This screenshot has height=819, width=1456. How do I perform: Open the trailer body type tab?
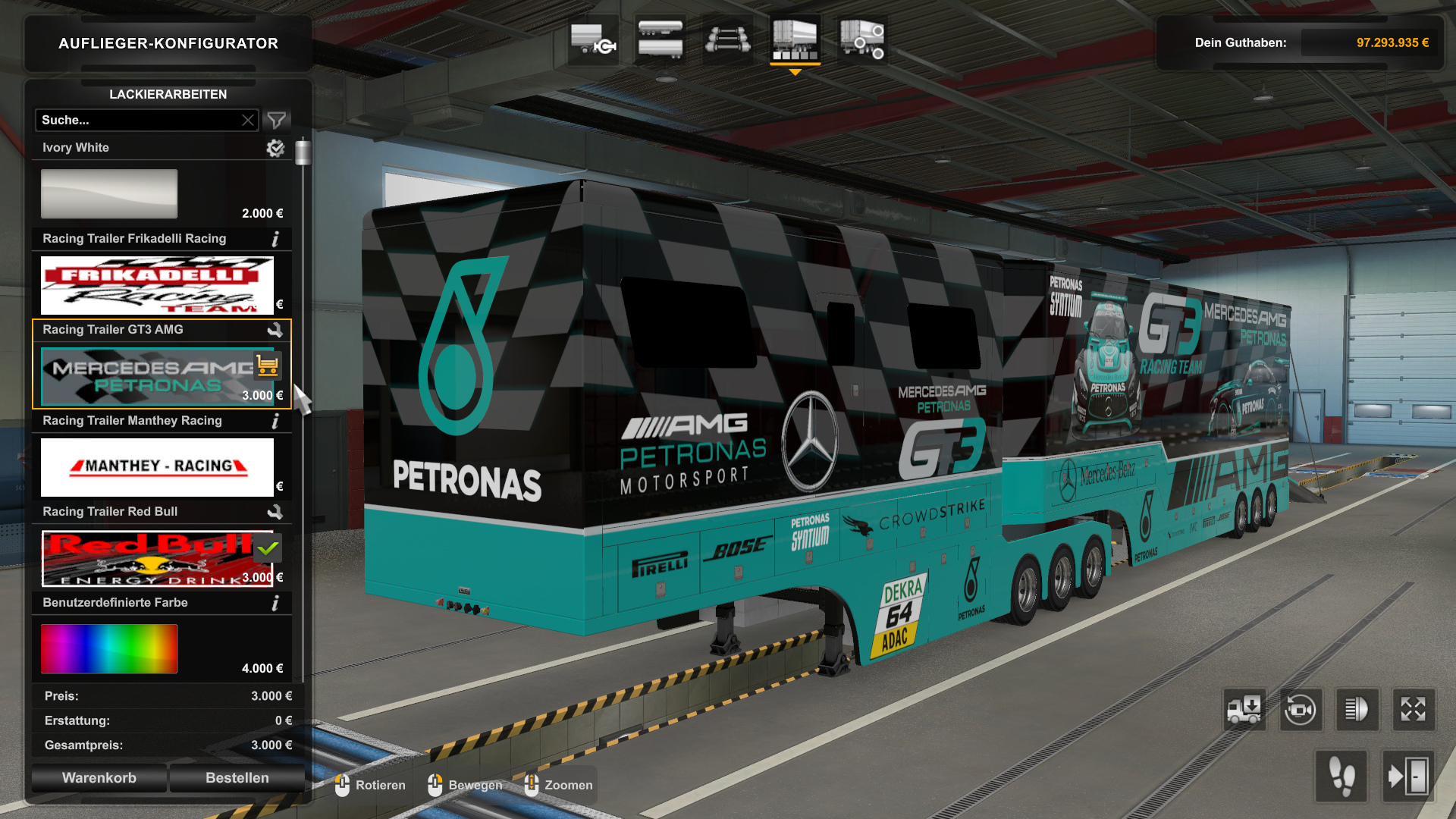pyautogui.click(x=660, y=39)
